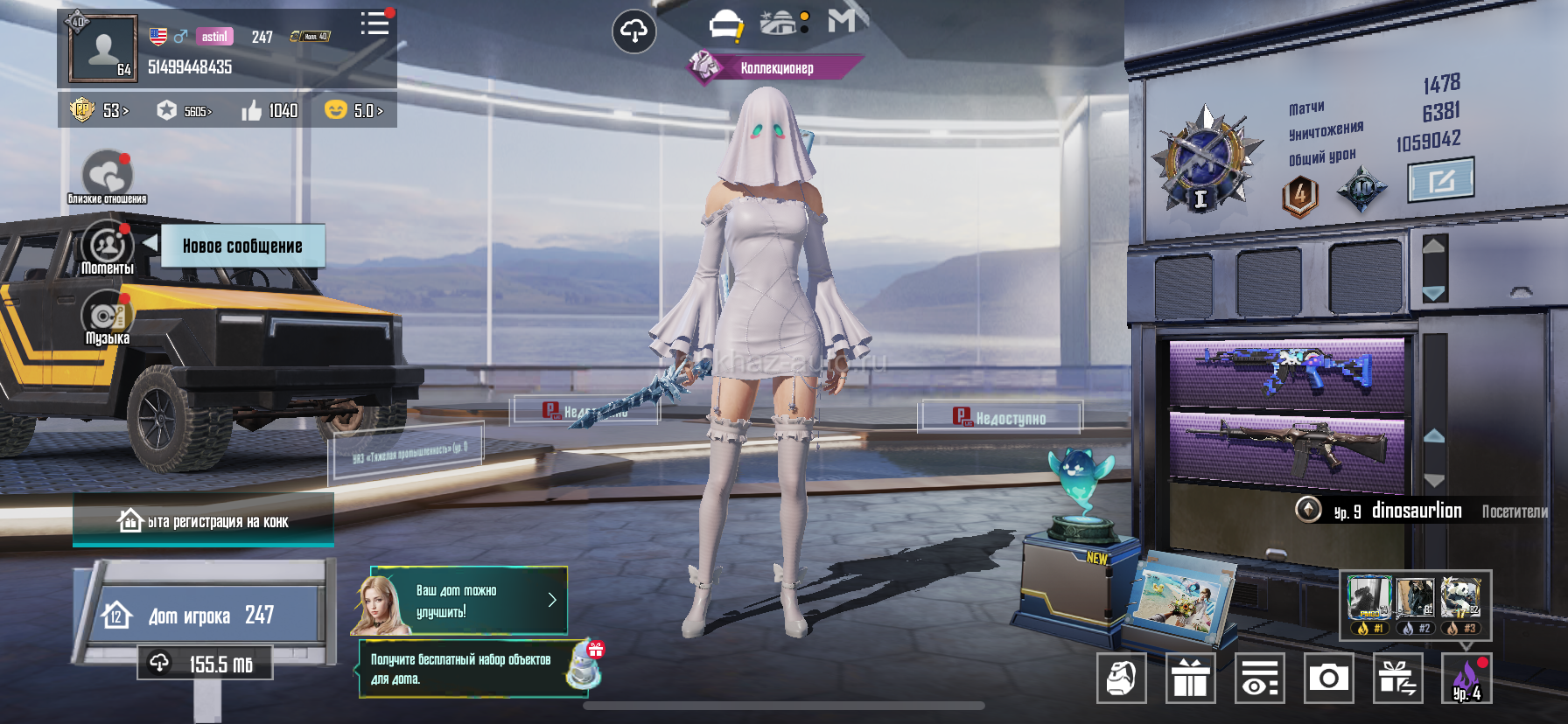1568x724 pixels.
Task: Click the cloud download icon at top
Action: click(x=633, y=32)
